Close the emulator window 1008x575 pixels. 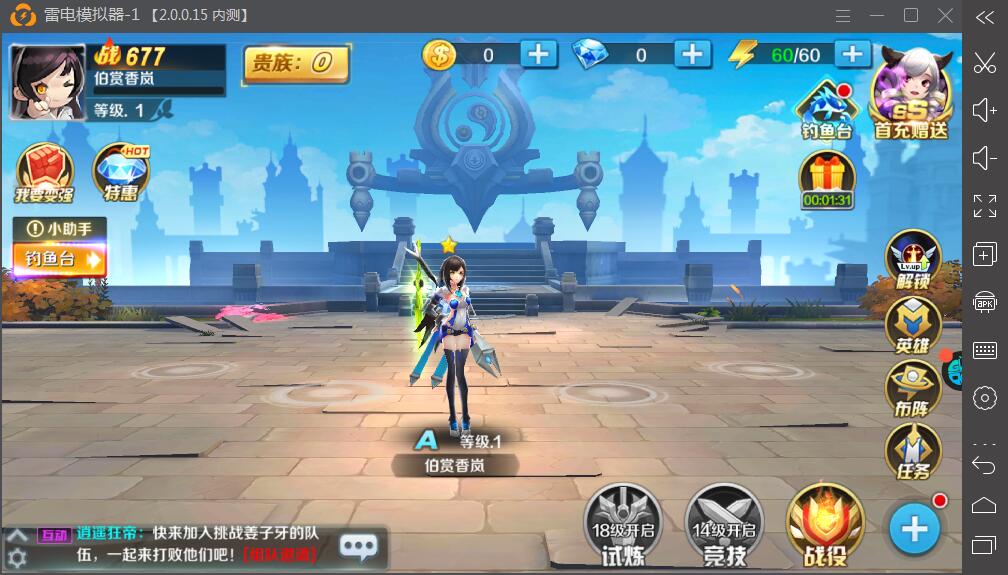coord(945,15)
